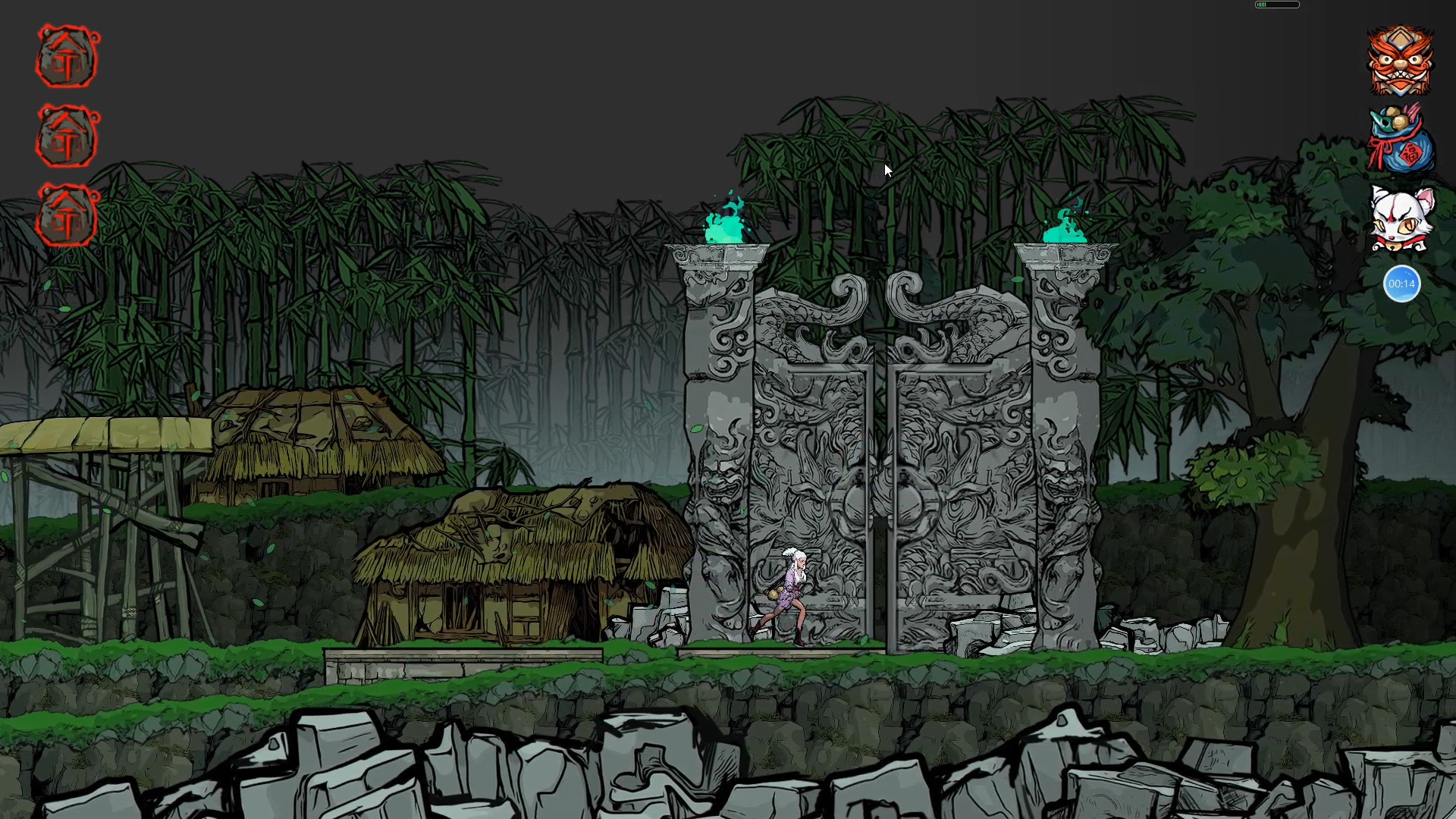
Task: Click the green meter at the top
Action: point(1276,5)
